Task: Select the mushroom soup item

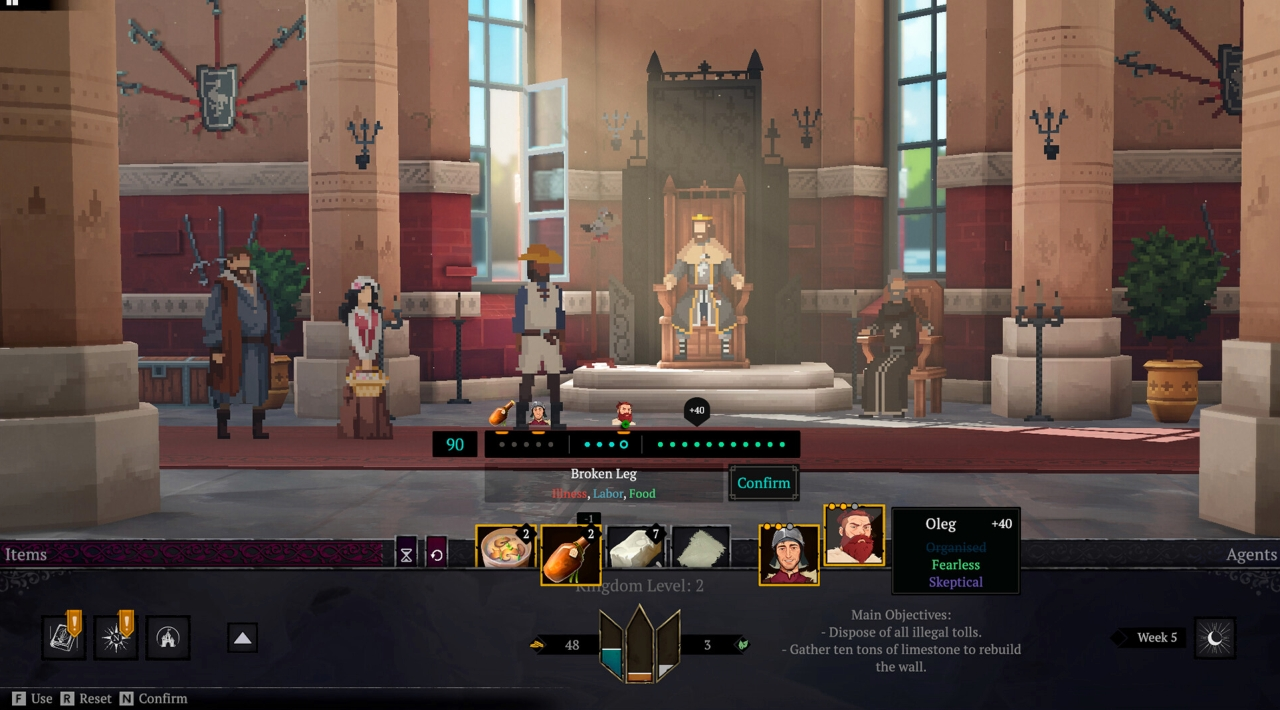Action: (x=505, y=551)
